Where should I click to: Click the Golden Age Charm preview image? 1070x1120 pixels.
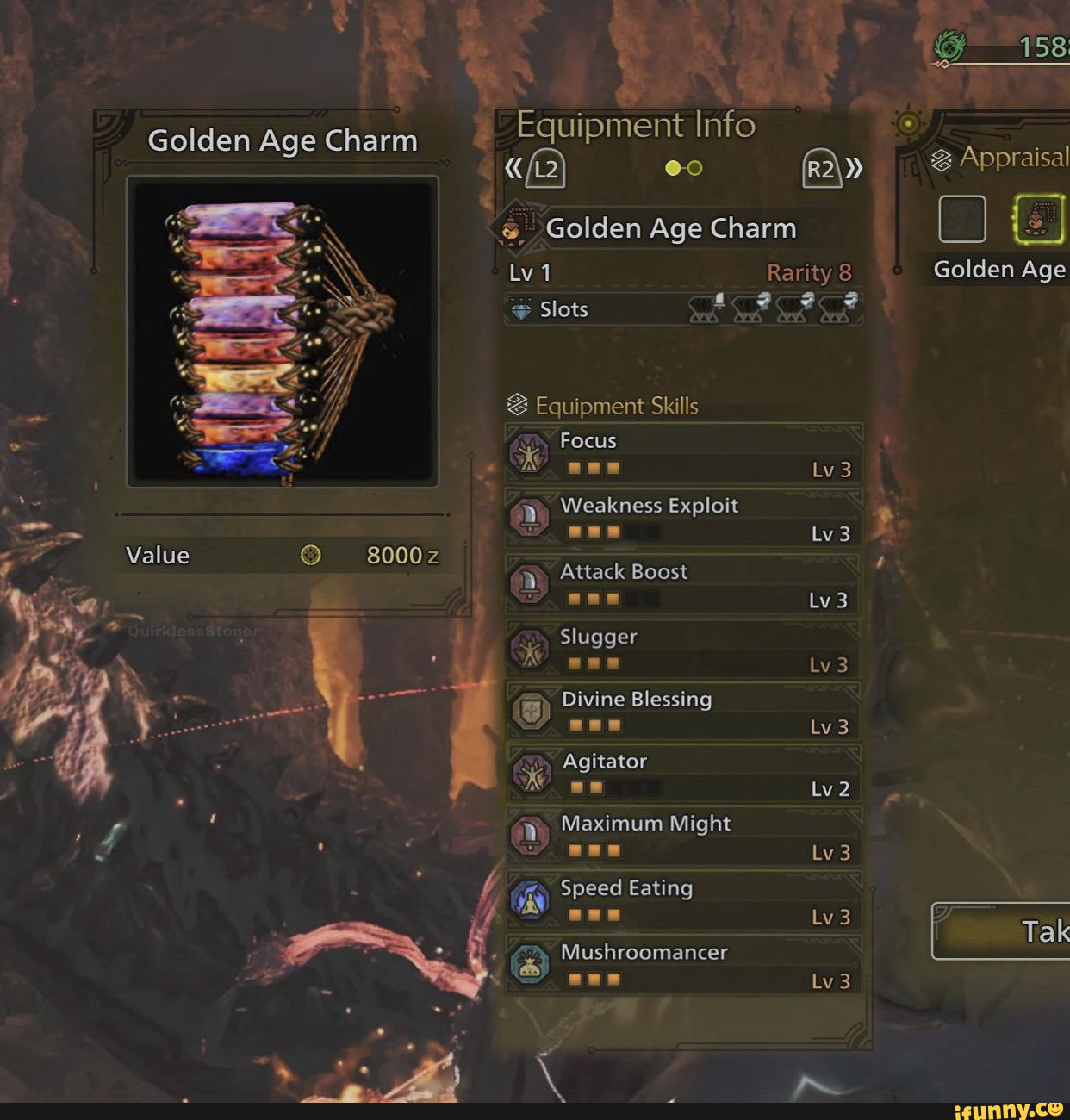pos(283,332)
